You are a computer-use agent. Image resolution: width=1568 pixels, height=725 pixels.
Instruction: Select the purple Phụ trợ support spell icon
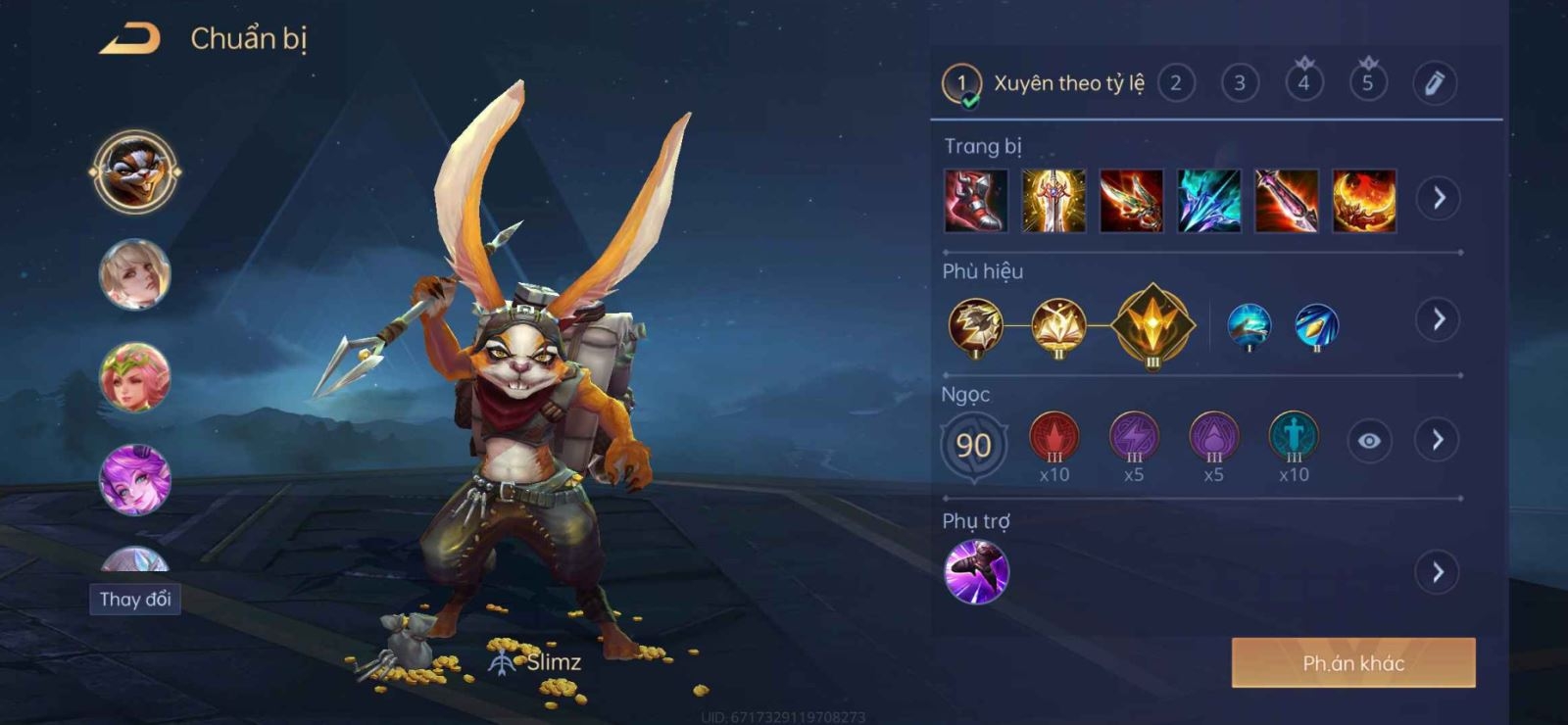pyautogui.click(x=976, y=573)
